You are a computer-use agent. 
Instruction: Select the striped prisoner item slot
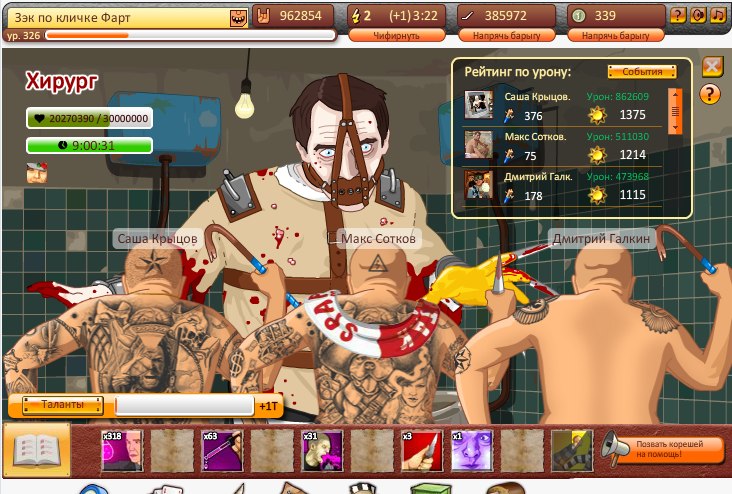(x=571, y=450)
